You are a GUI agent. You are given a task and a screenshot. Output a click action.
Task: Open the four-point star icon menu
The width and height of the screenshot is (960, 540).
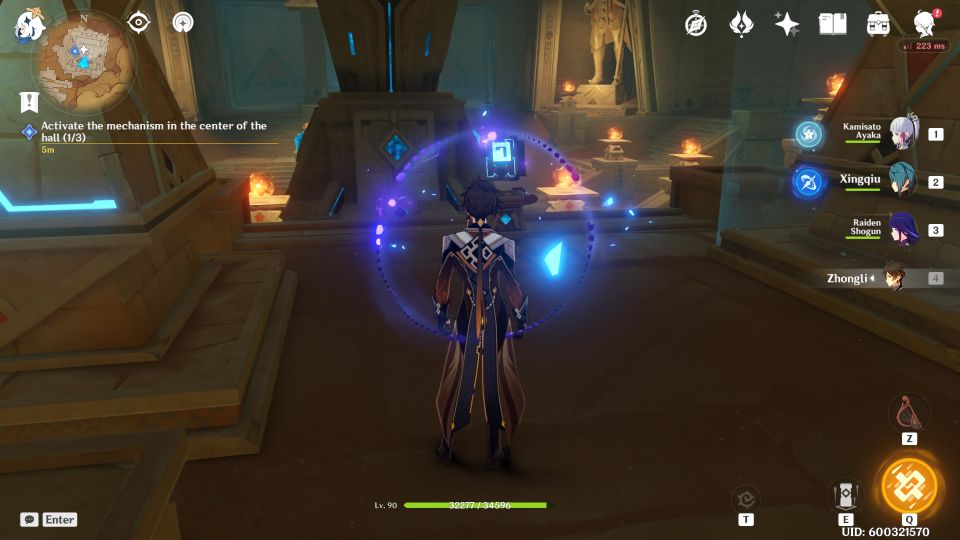point(787,25)
